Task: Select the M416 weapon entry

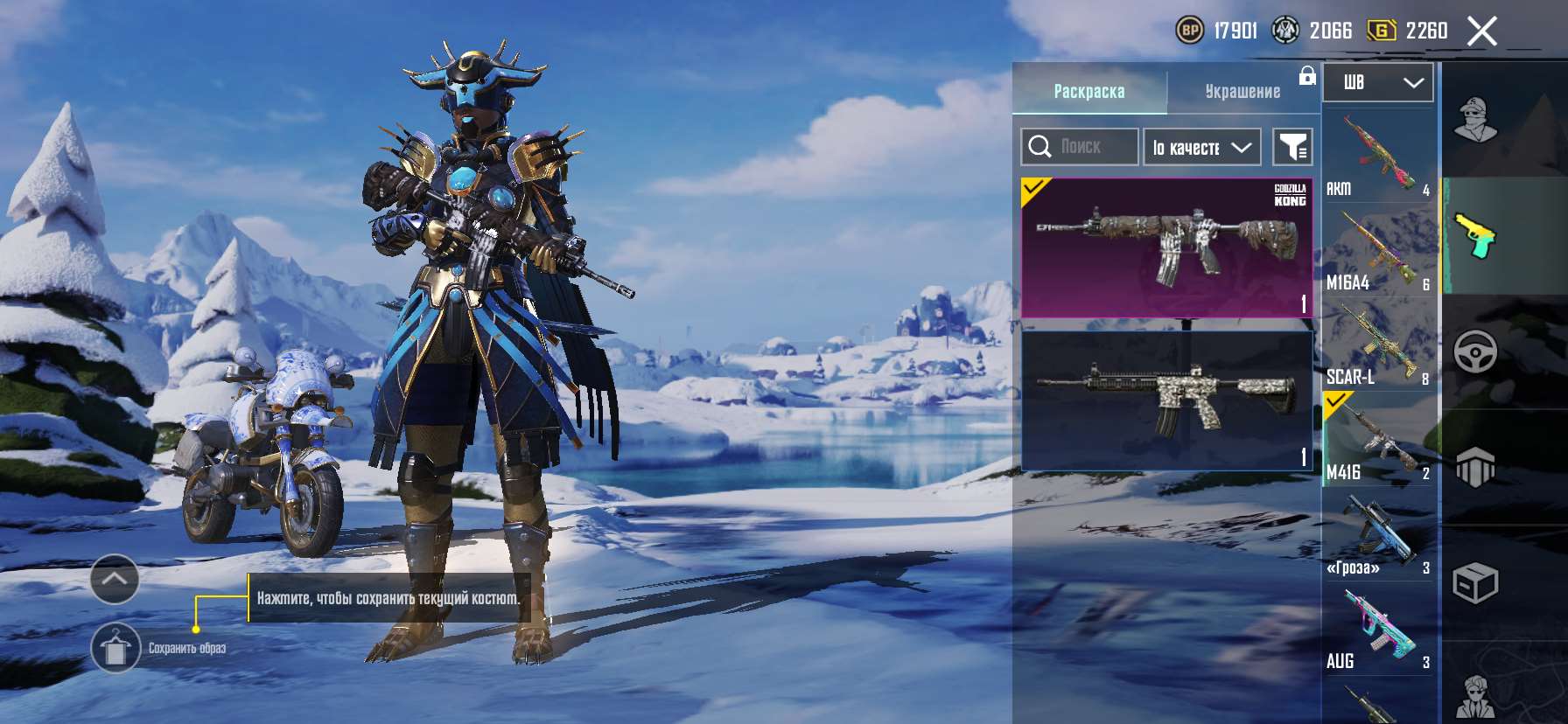Action: point(1378,439)
